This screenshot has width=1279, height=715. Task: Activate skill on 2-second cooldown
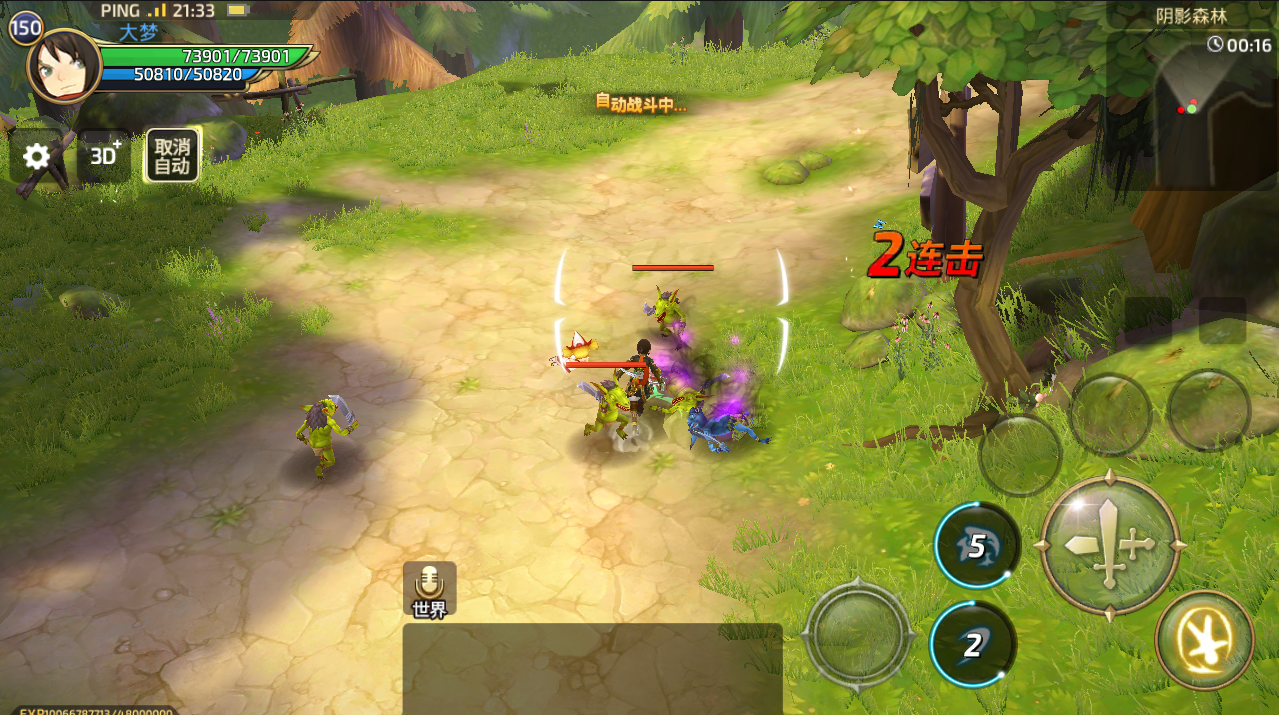pyautogui.click(x=972, y=645)
